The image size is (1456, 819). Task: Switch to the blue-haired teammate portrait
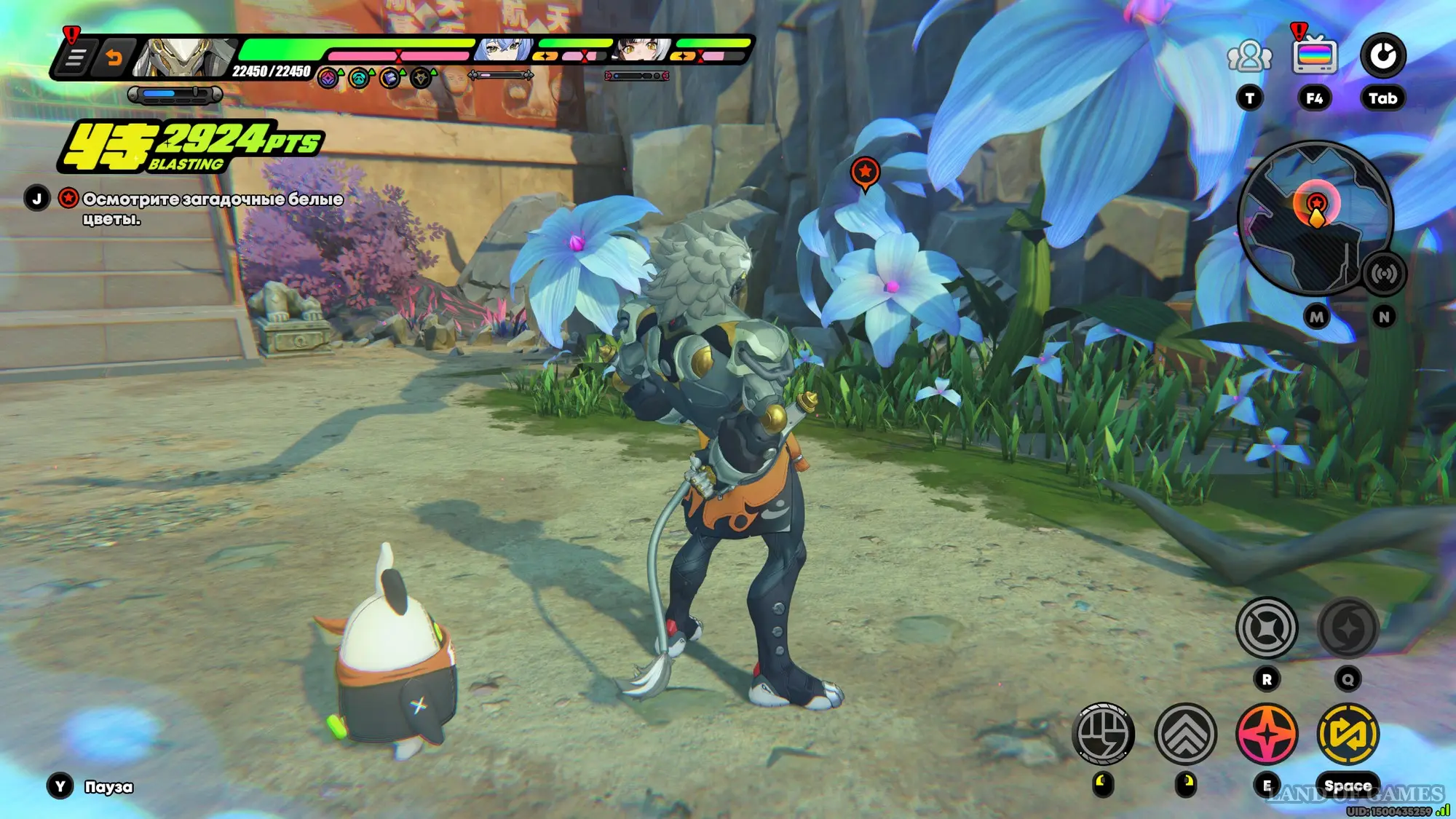pos(502,50)
